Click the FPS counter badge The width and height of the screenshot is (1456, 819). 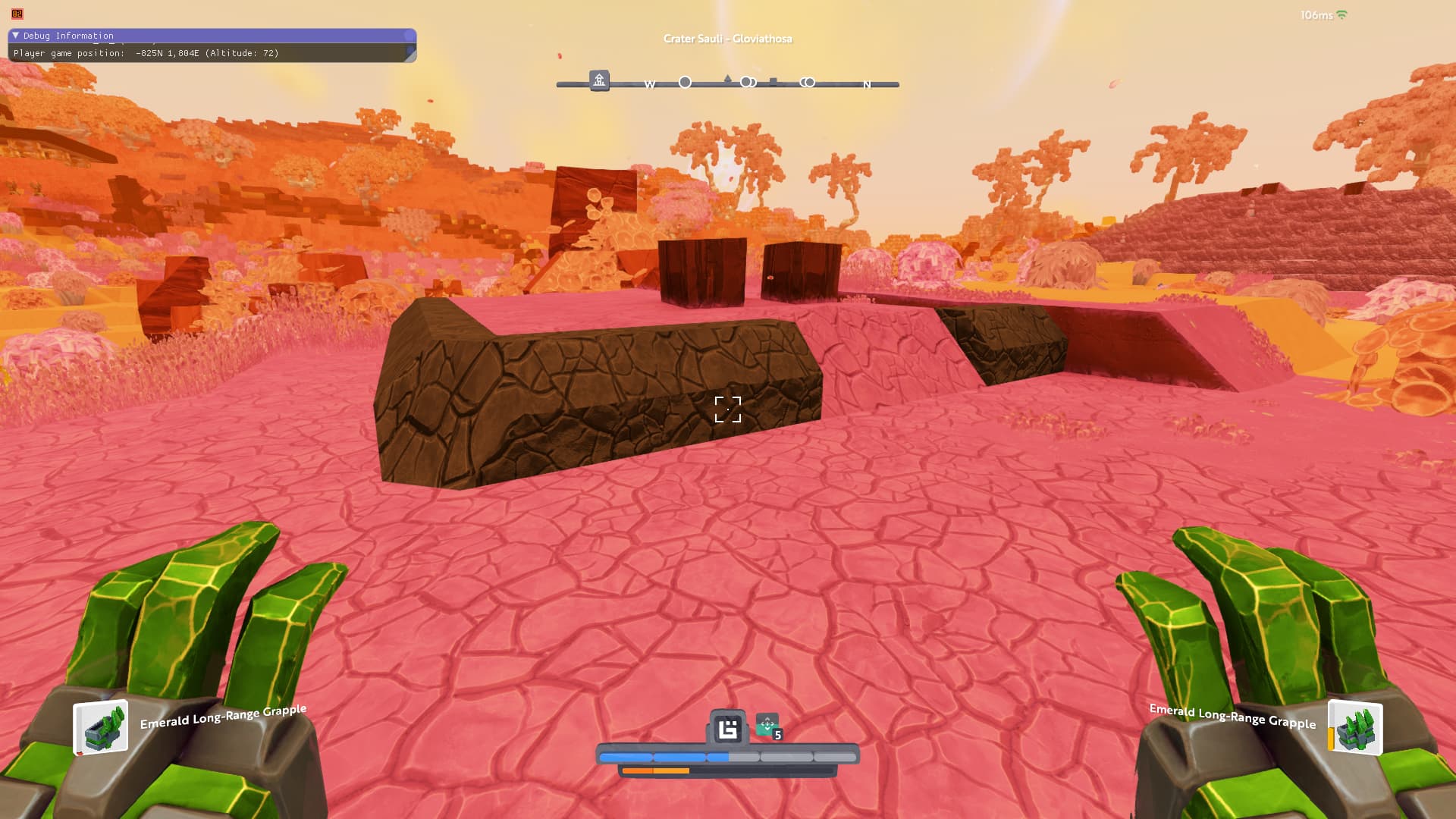17,14
